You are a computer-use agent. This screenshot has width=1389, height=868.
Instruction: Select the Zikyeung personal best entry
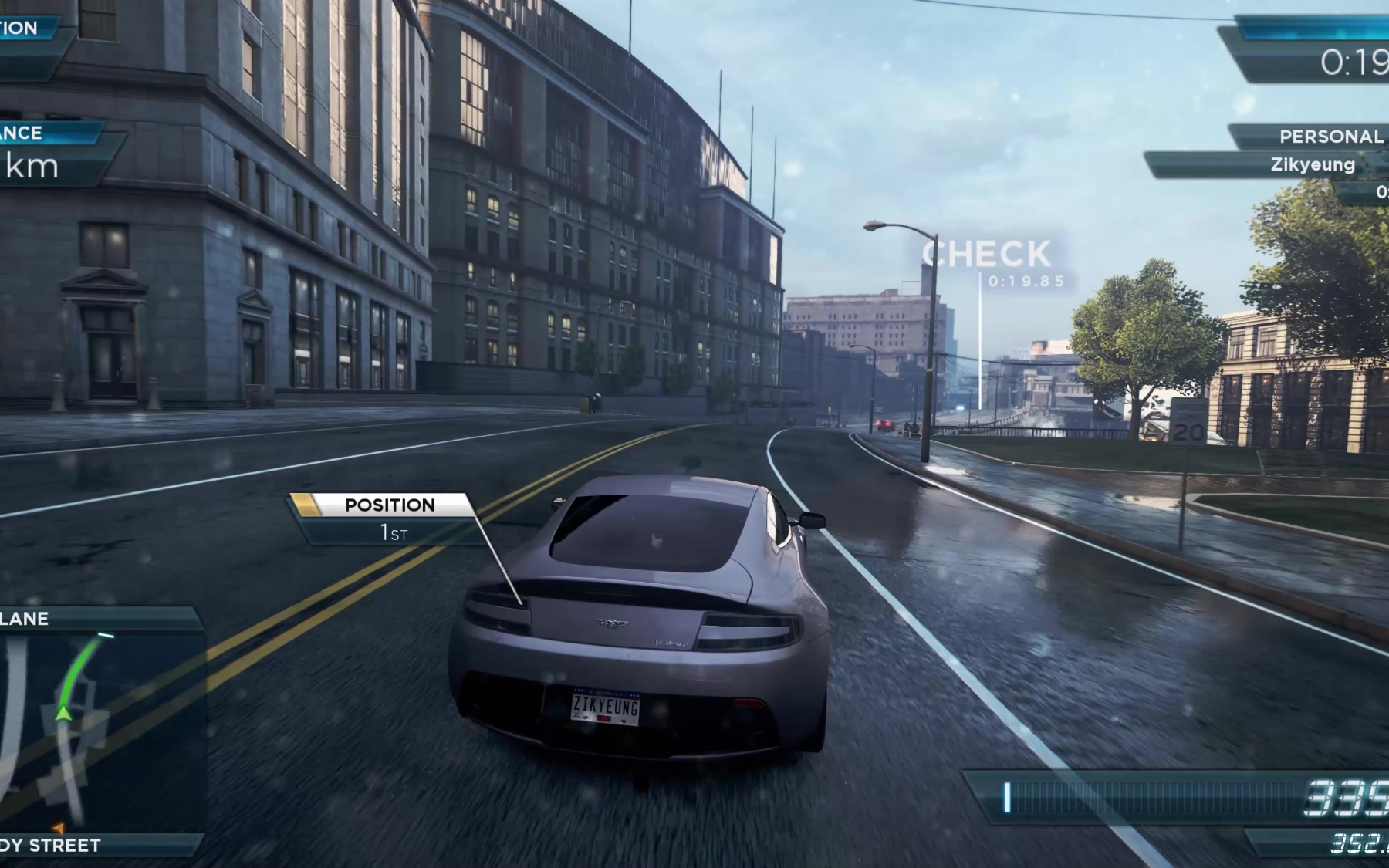click(1312, 165)
